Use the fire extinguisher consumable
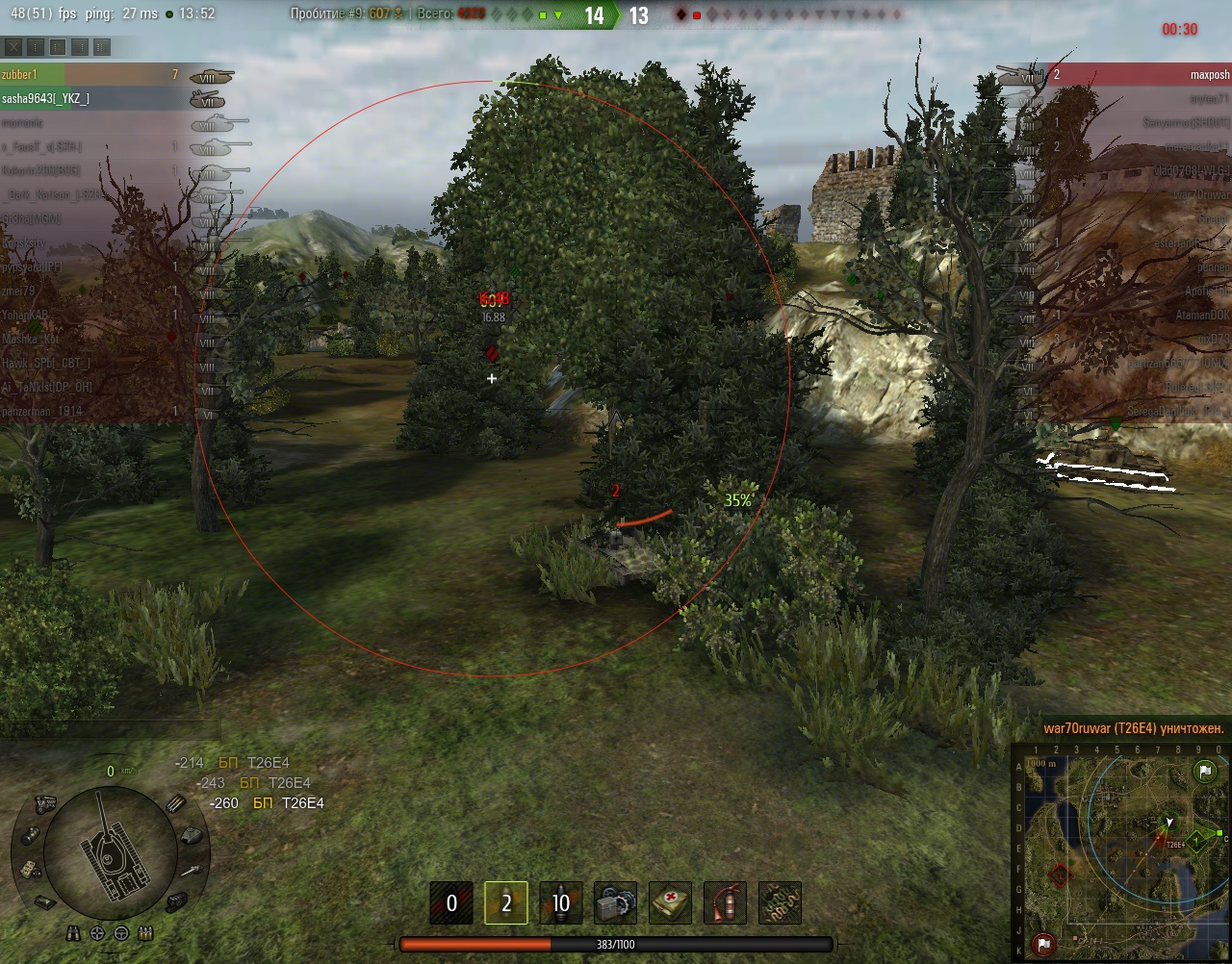Image resolution: width=1232 pixels, height=964 pixels. click(x=726, y=902)
